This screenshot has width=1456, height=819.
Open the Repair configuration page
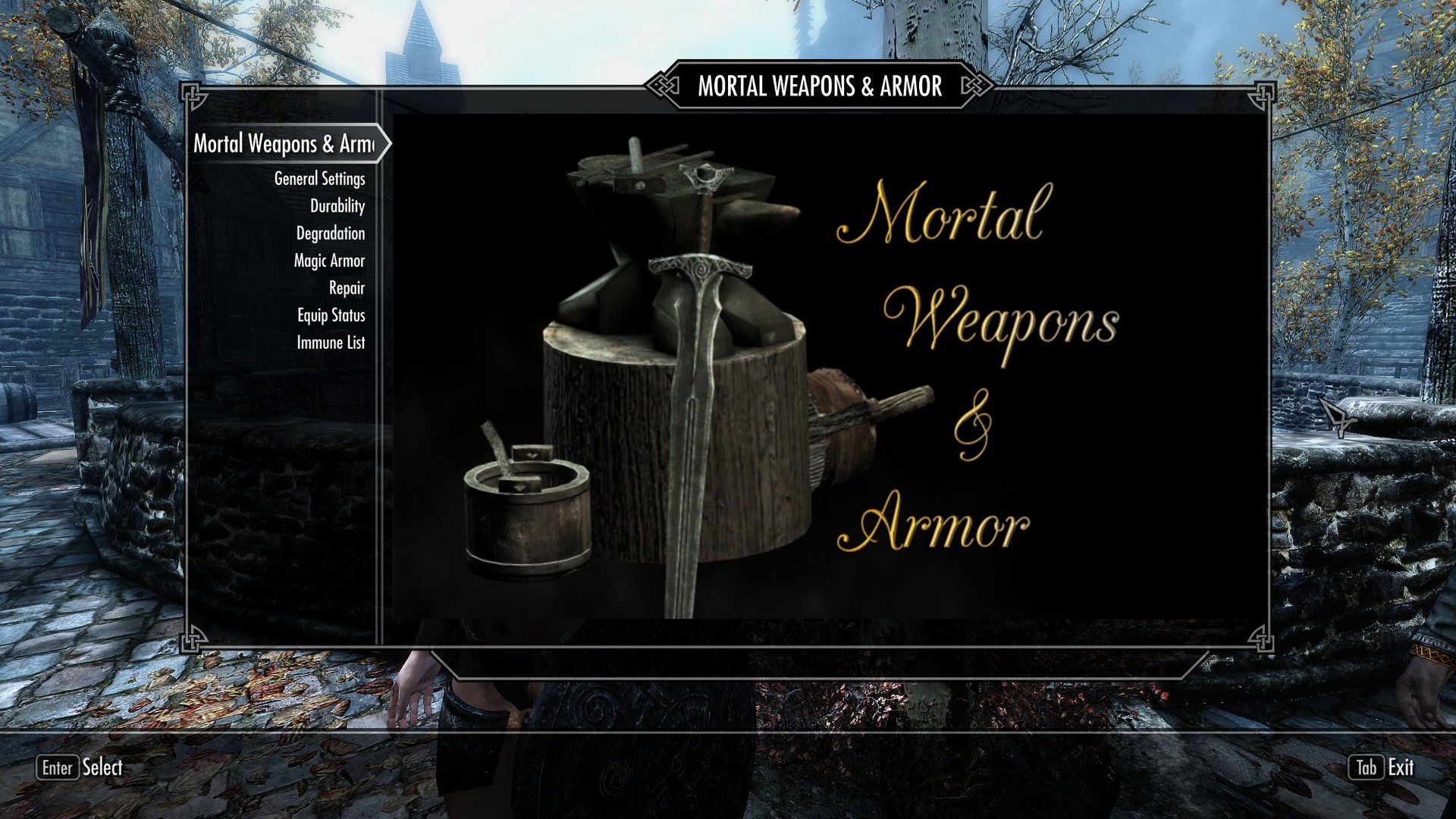(346, 289)
